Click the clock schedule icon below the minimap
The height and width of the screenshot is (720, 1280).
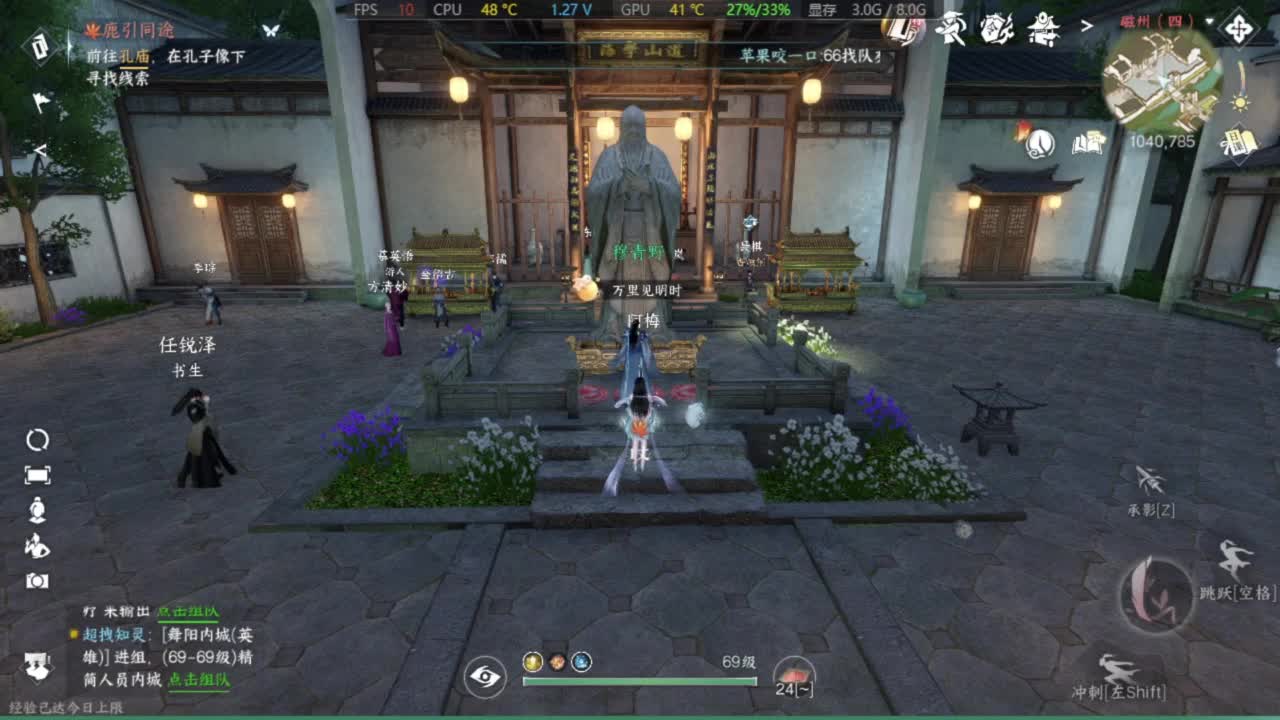(x=1040, y=143)
